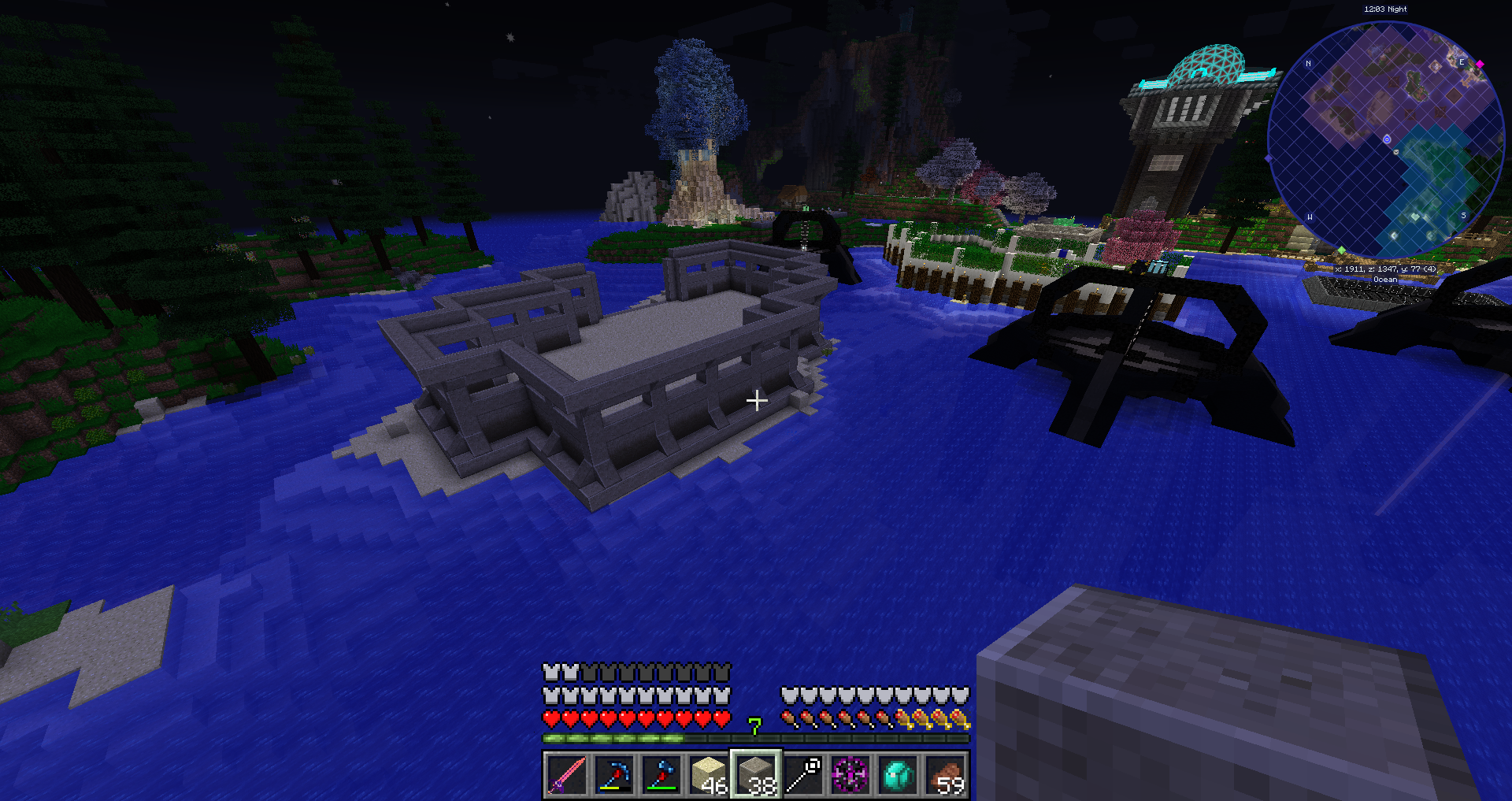Select the pink sword hotbar slot

[567, 775]
